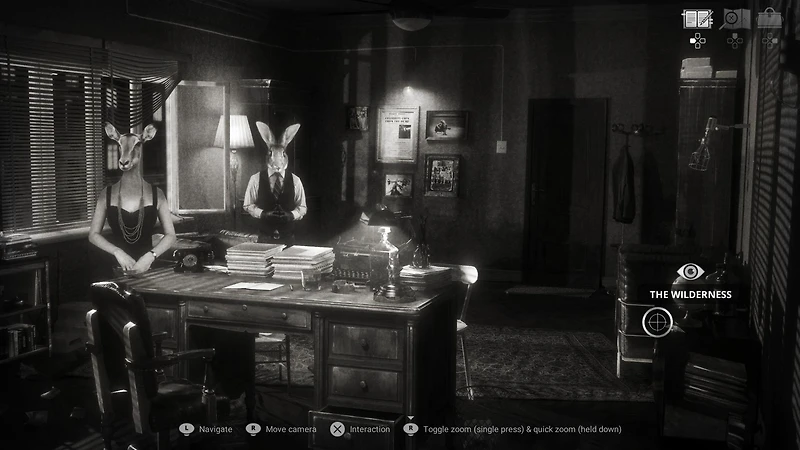This screenshot has height=450, width=800.
Task: Select the crosshair interaction cursor
Action: 657,321
